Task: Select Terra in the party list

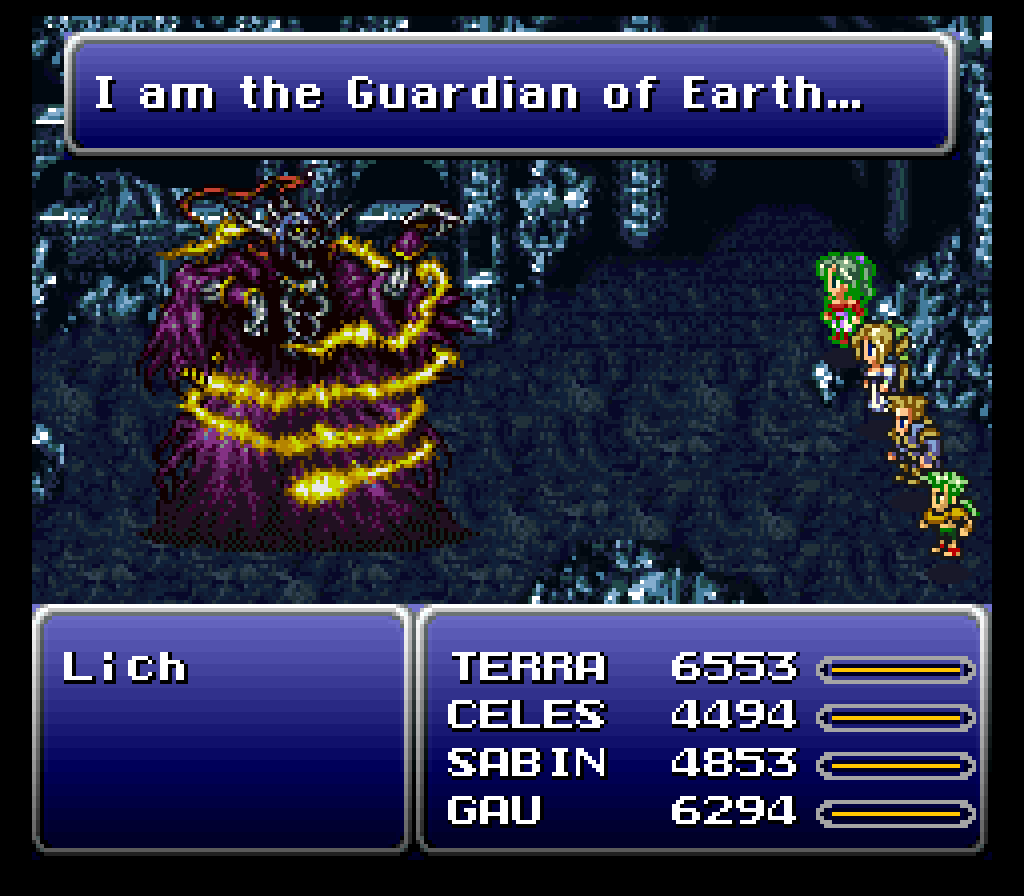Action: pos(528,667)
